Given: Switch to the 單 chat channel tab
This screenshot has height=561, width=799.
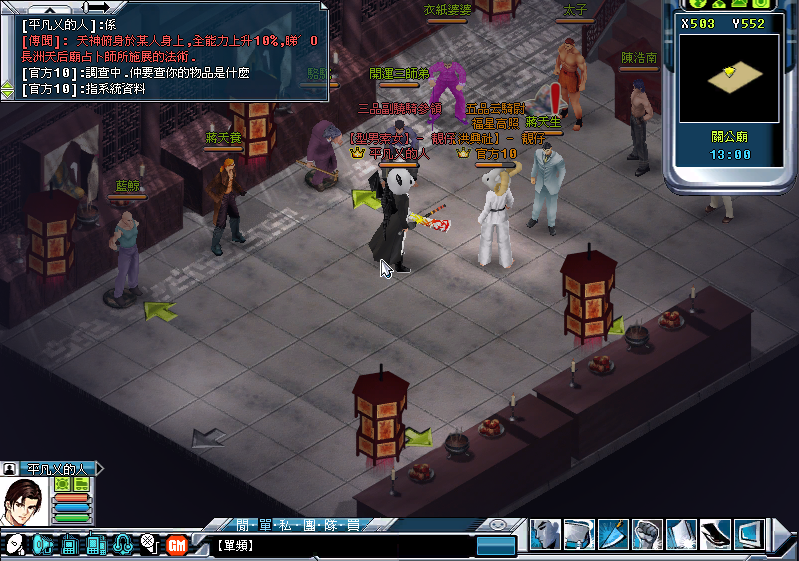Looking at the screenshot, I should point(266,525).
